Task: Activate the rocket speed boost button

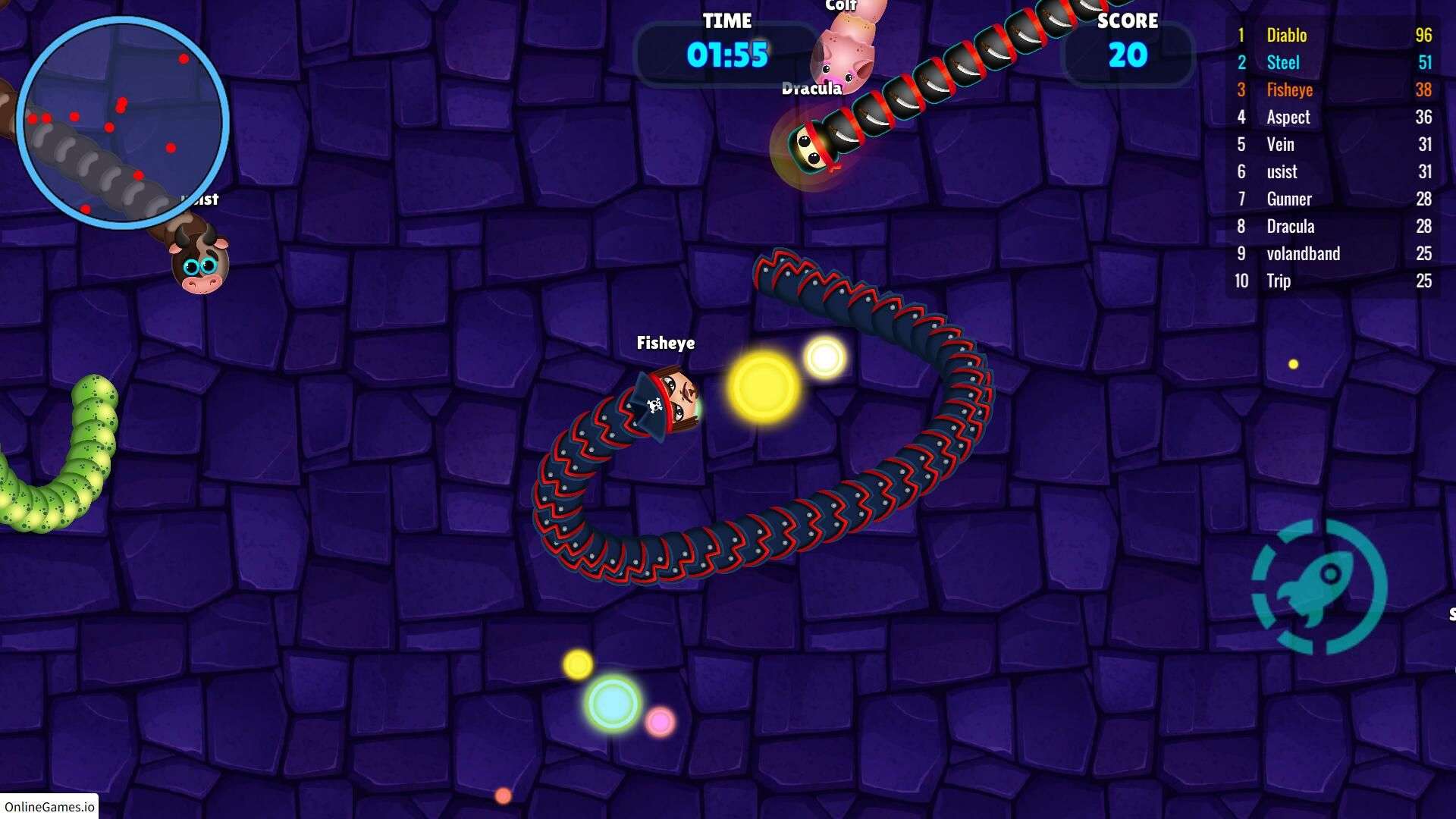Action: (x=1319, y=587)
